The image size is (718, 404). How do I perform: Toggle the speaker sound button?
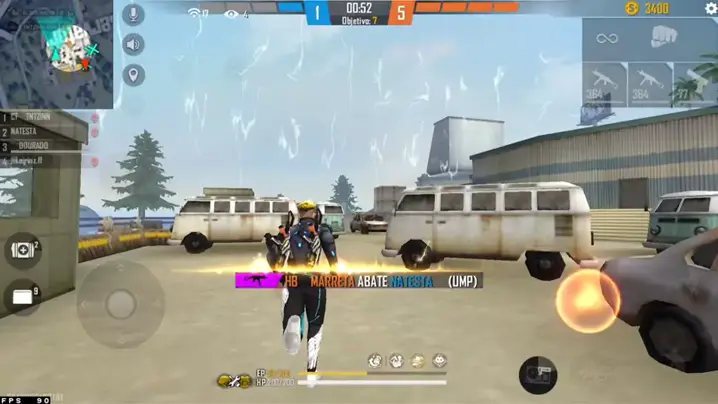(133, 44)
